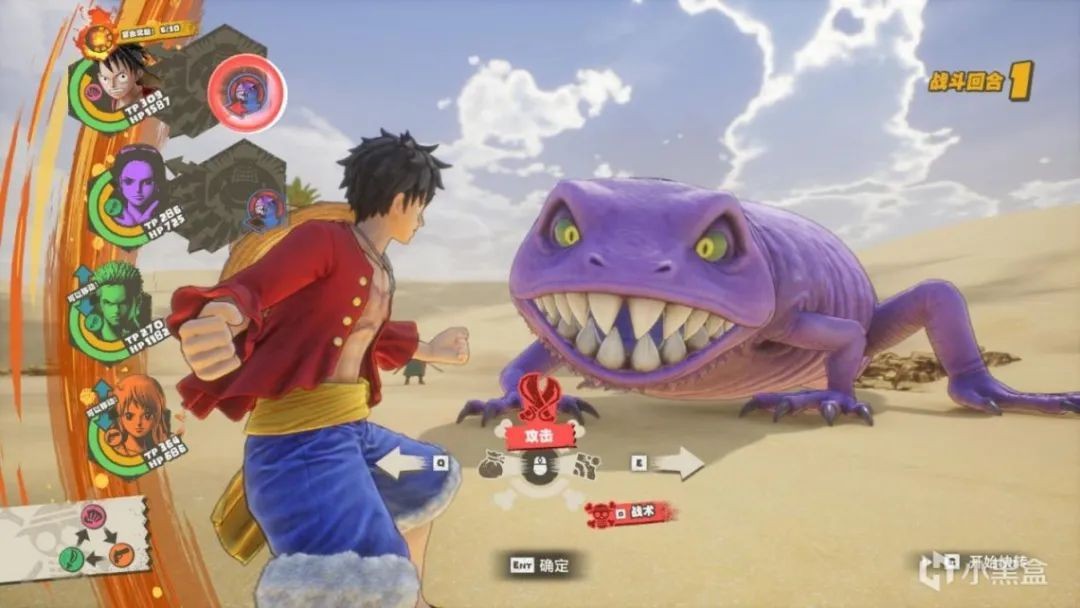Screen dimensions: 1080x608
Task: Open the item bag command
Action: coord(495,465)
